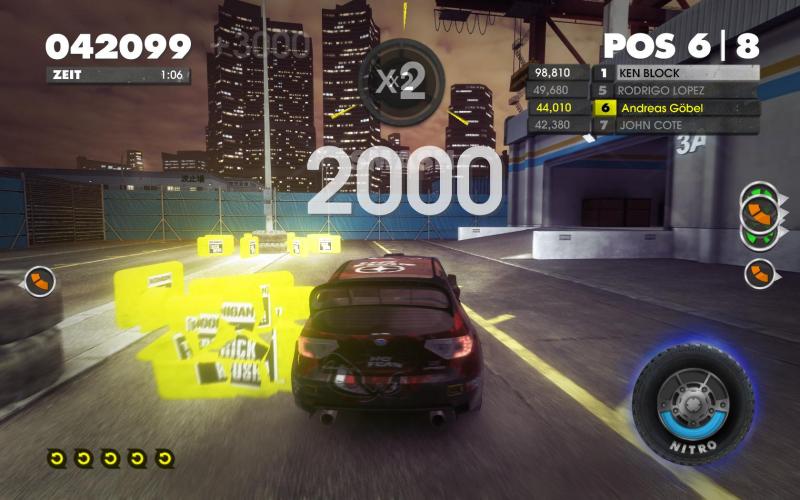
Task: Click the x2 multiplier tire icon
Action: [401, 82]
